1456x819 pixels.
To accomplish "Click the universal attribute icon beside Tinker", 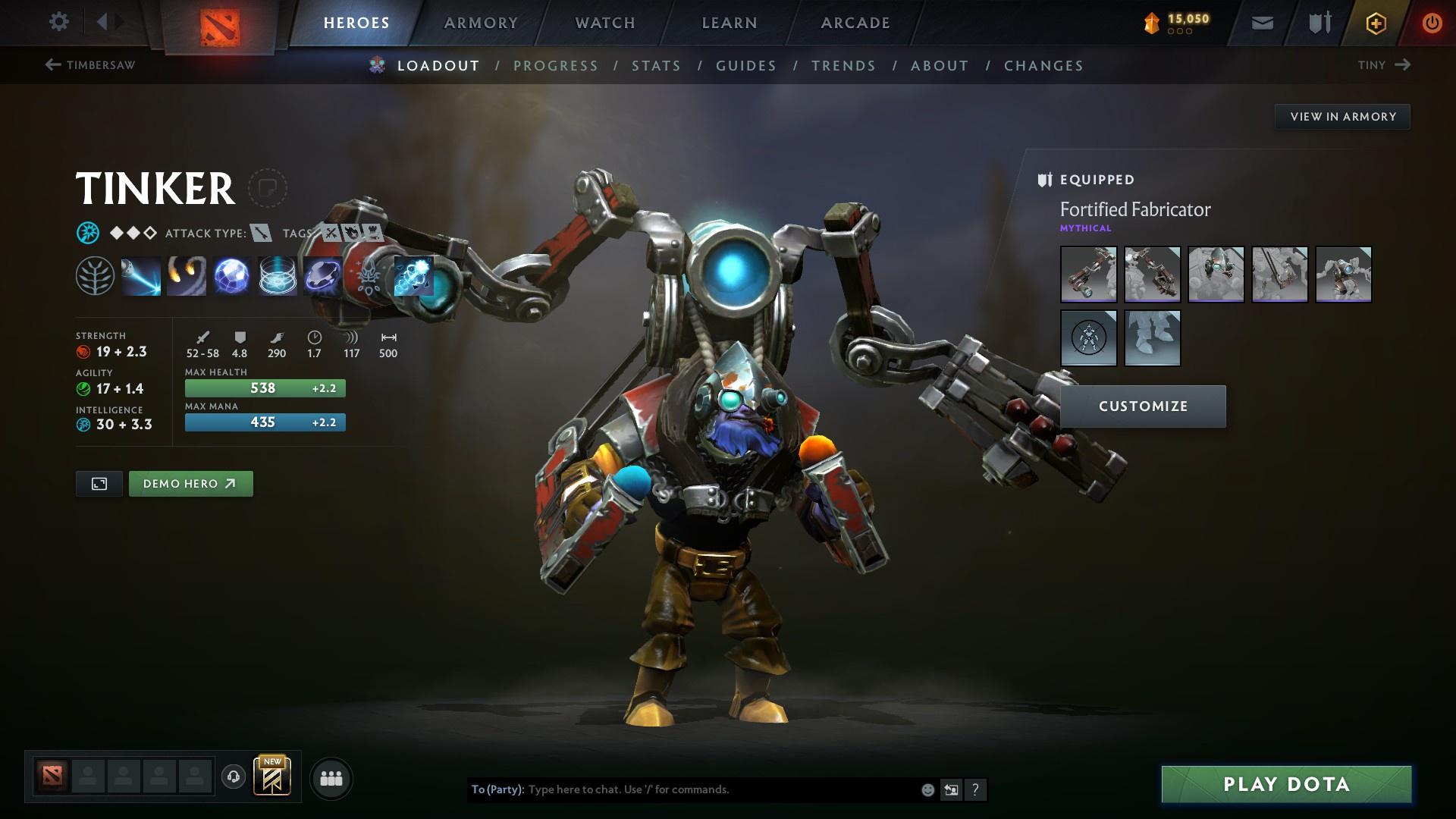I will pos(89,233).
